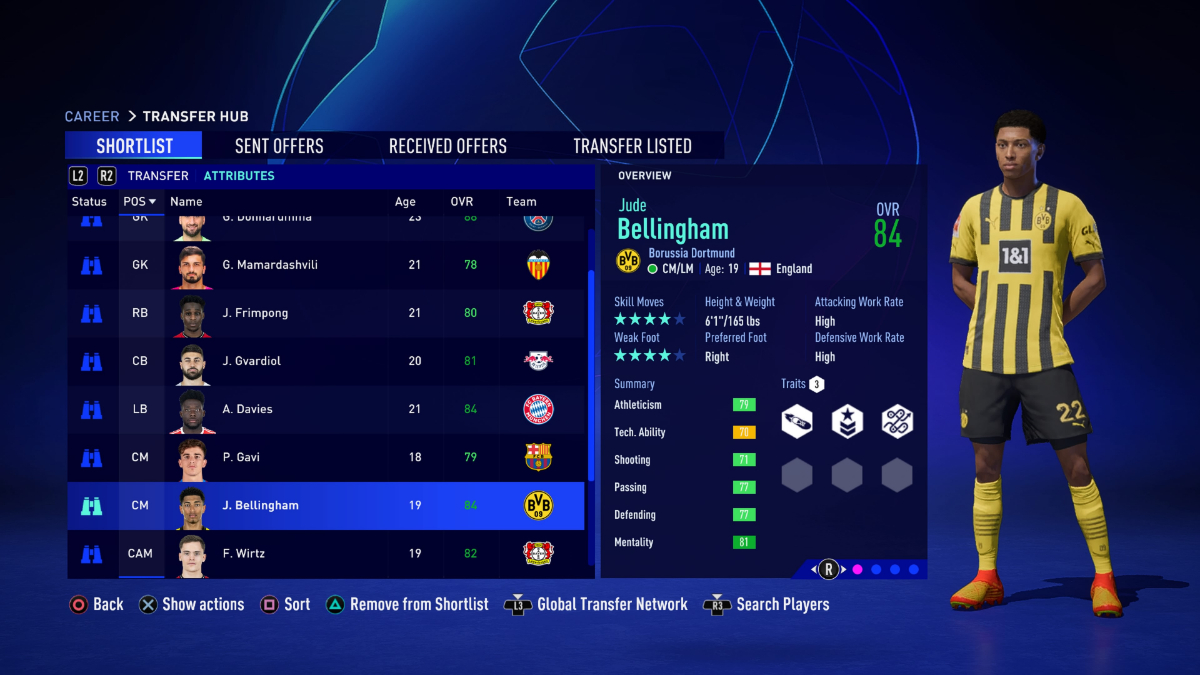Click the Team column header
Screen dimensions: 1200x675
[521, 202]
